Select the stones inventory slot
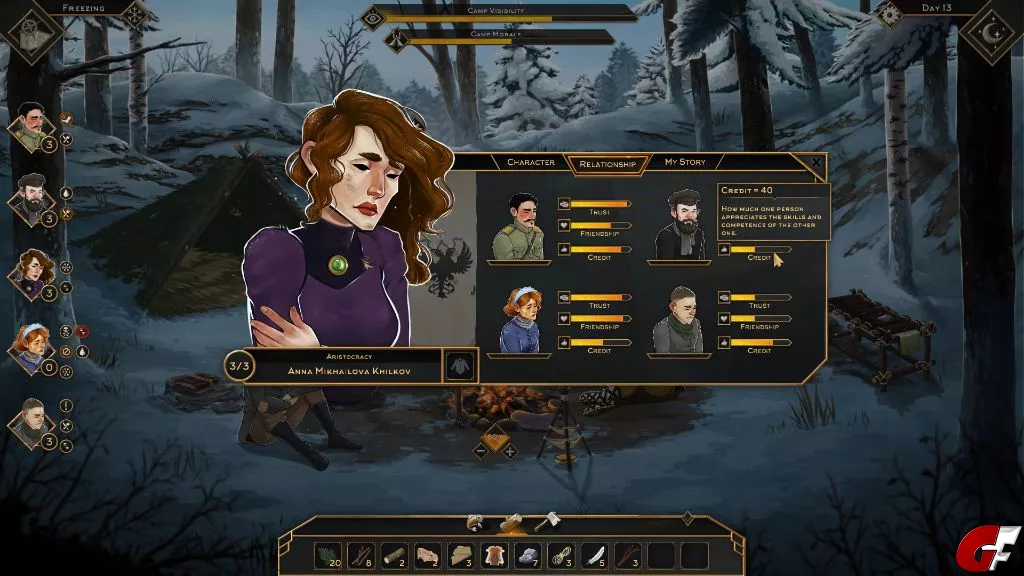The image size is (1024, 576). point(527,555)
